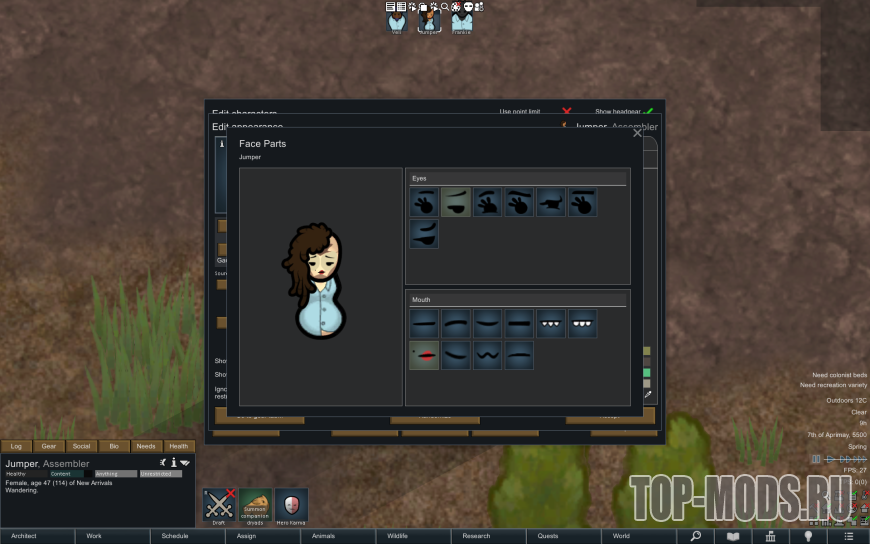This screenshot has width=870, height=544.
Task: Open the Work priorities tab
Action: tap(94, 536)
